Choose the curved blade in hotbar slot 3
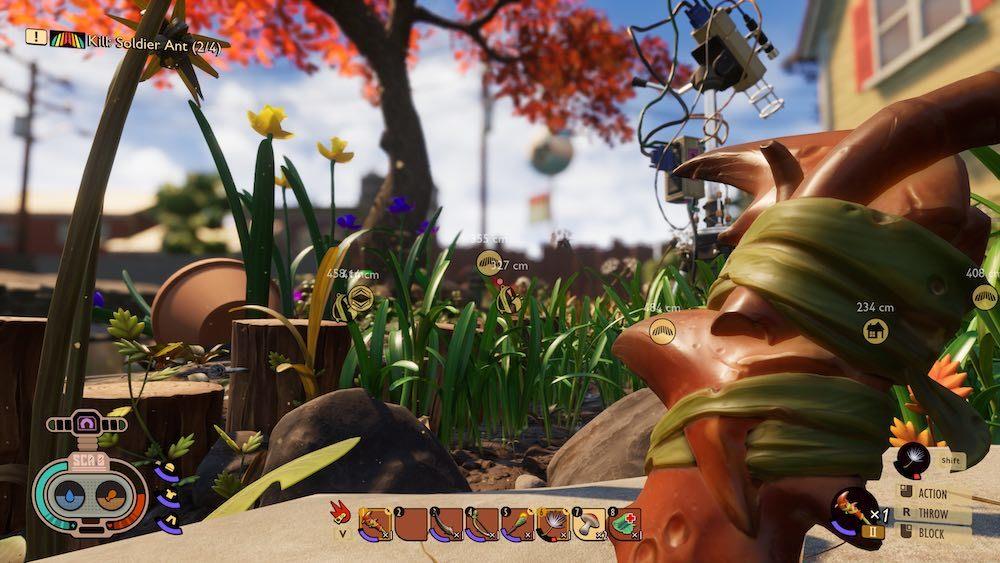The height and width of the screenshot is (563, 1000). 446,524
